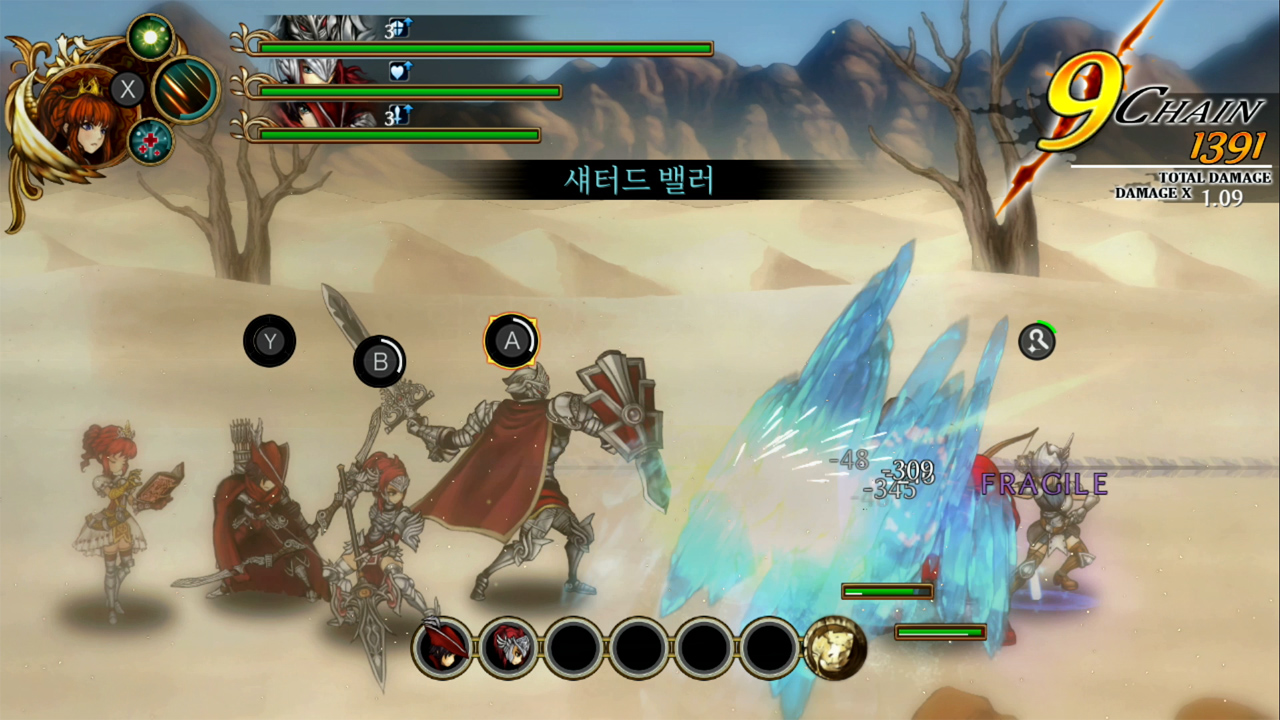Screen dimensions: 1280x720
Task: Click the sword buff status icon
Action: (x=400, y=116)
